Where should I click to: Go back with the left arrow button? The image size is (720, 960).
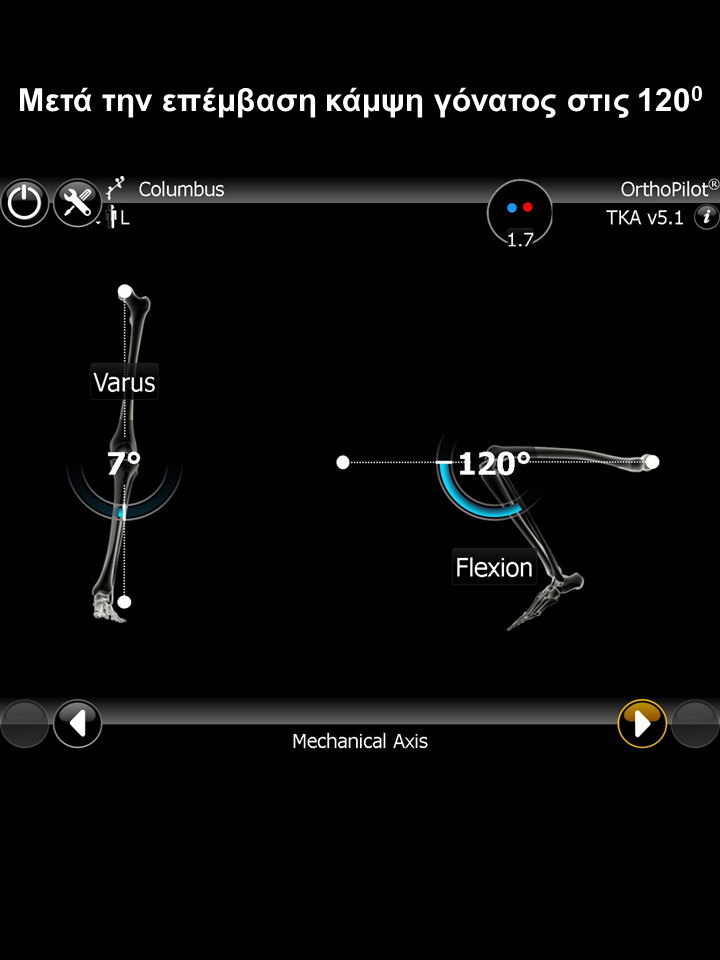(77, 723)
